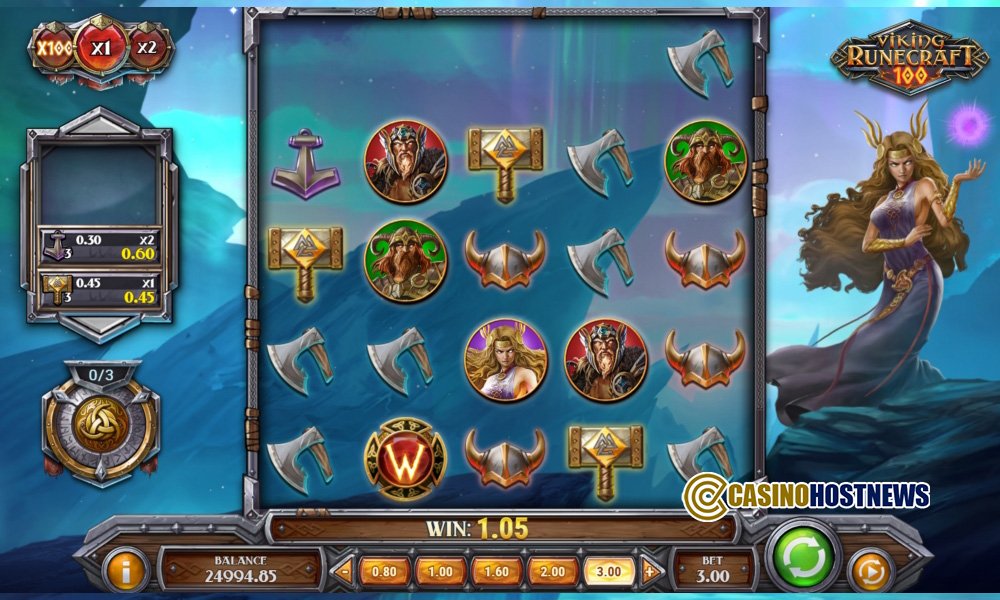Select the 3.00 bet amount
1000x600 pixels.
click(x=608, y=572)
